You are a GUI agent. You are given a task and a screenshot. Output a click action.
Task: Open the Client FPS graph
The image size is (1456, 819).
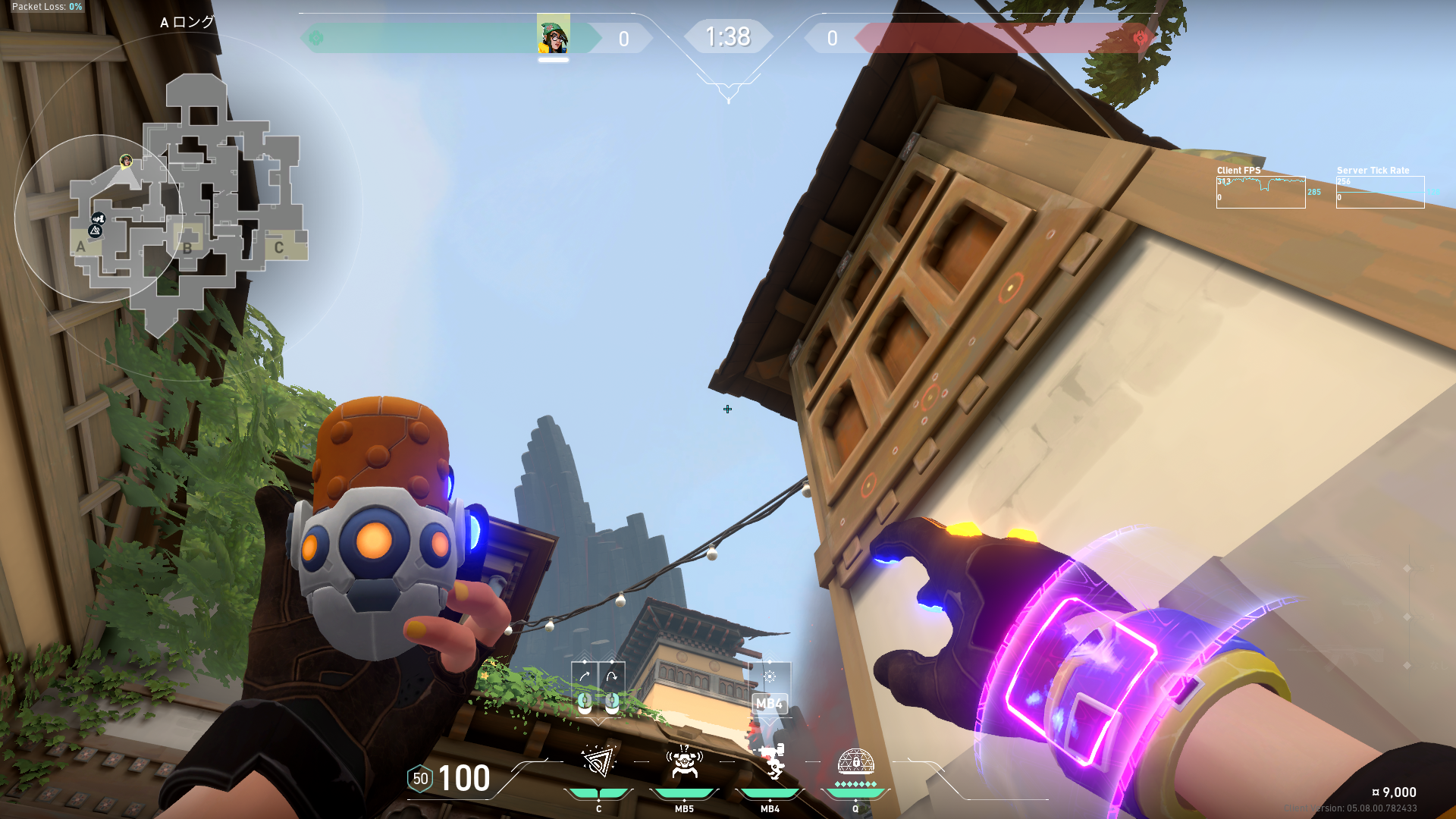point(1260,193)
